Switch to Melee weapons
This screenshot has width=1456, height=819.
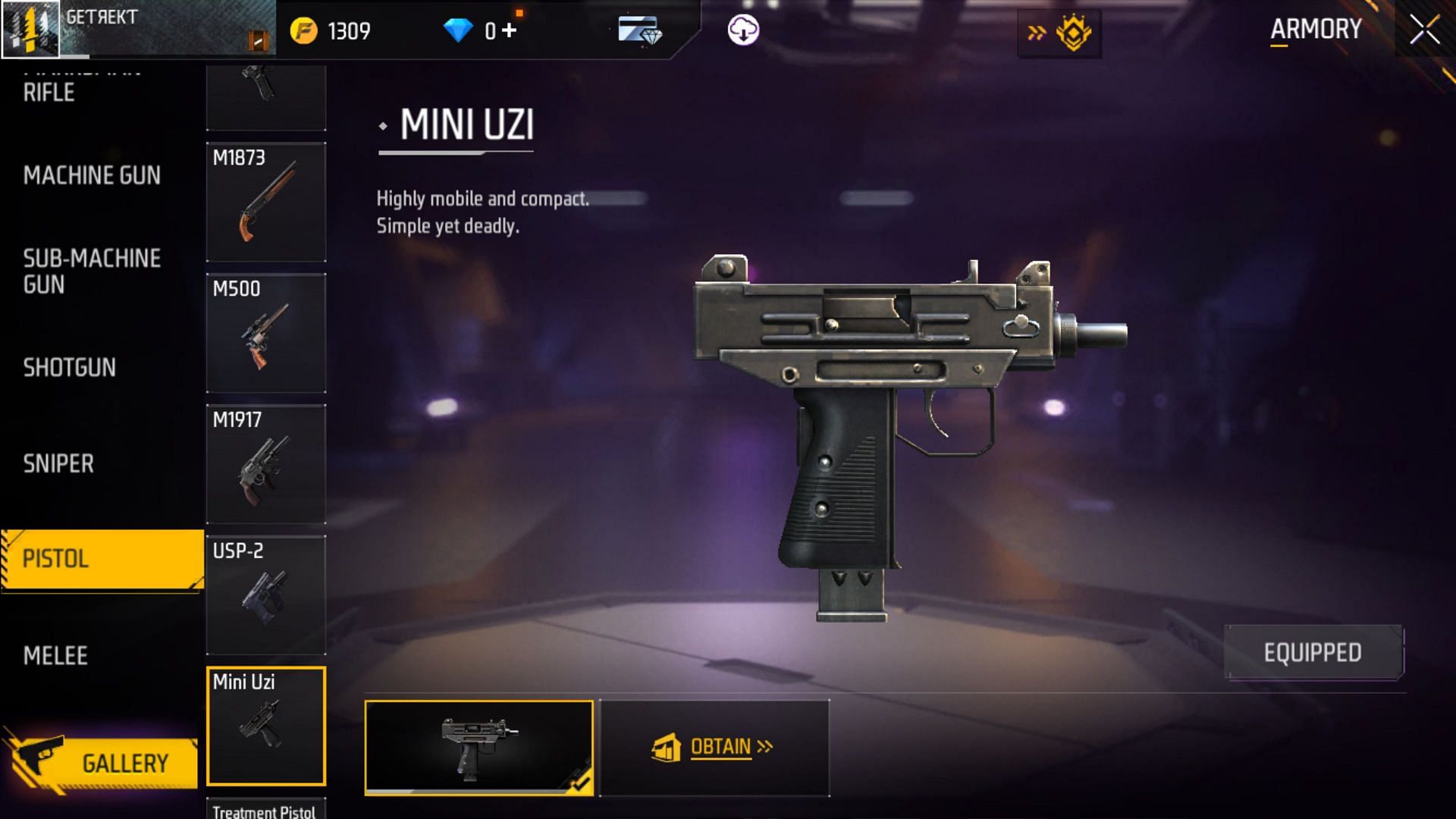click(55, 655)
